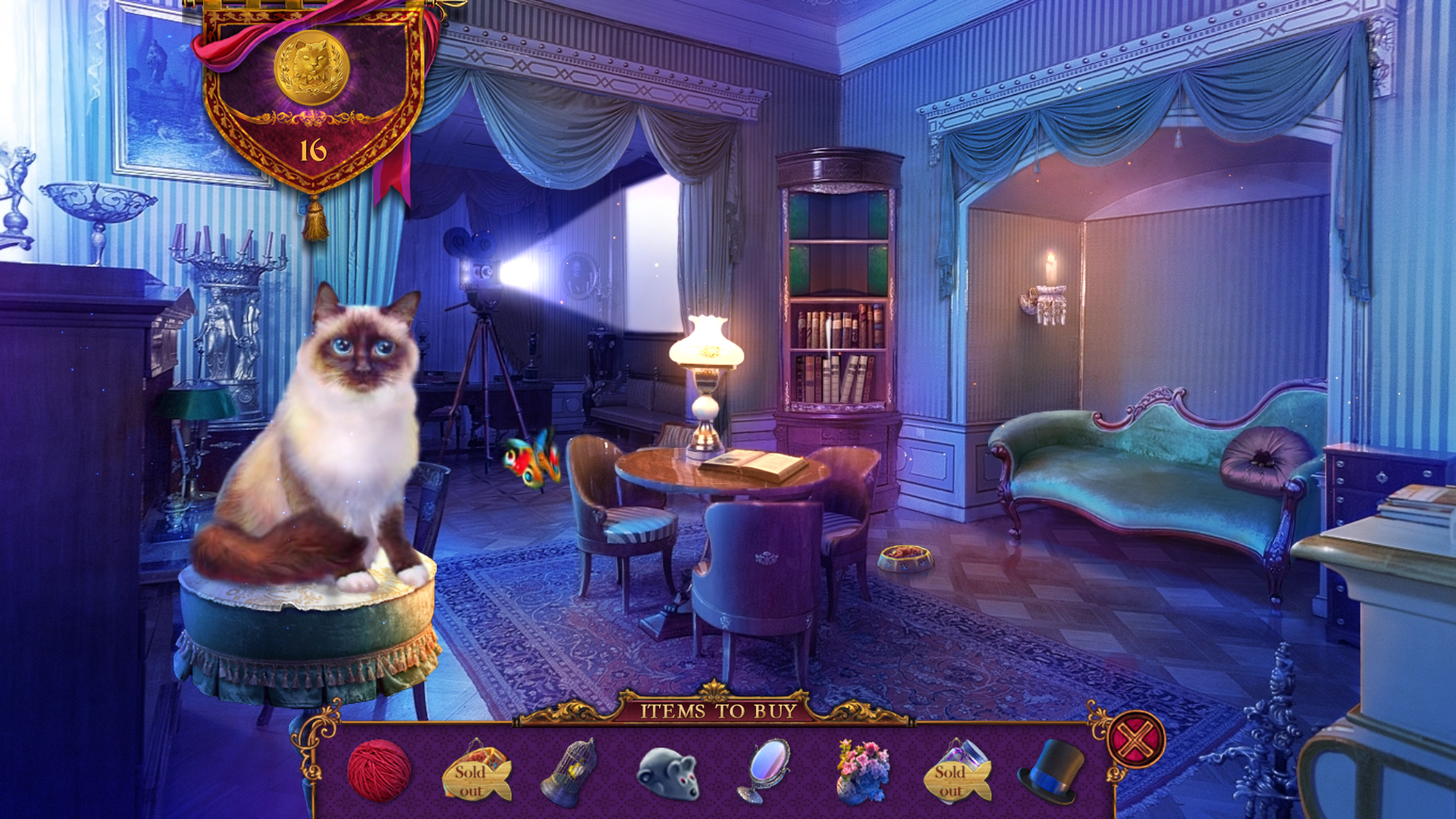This screenshot has height=819, width=1456.
Task: Click the flying butterfly toy
Action: point(531,457)
